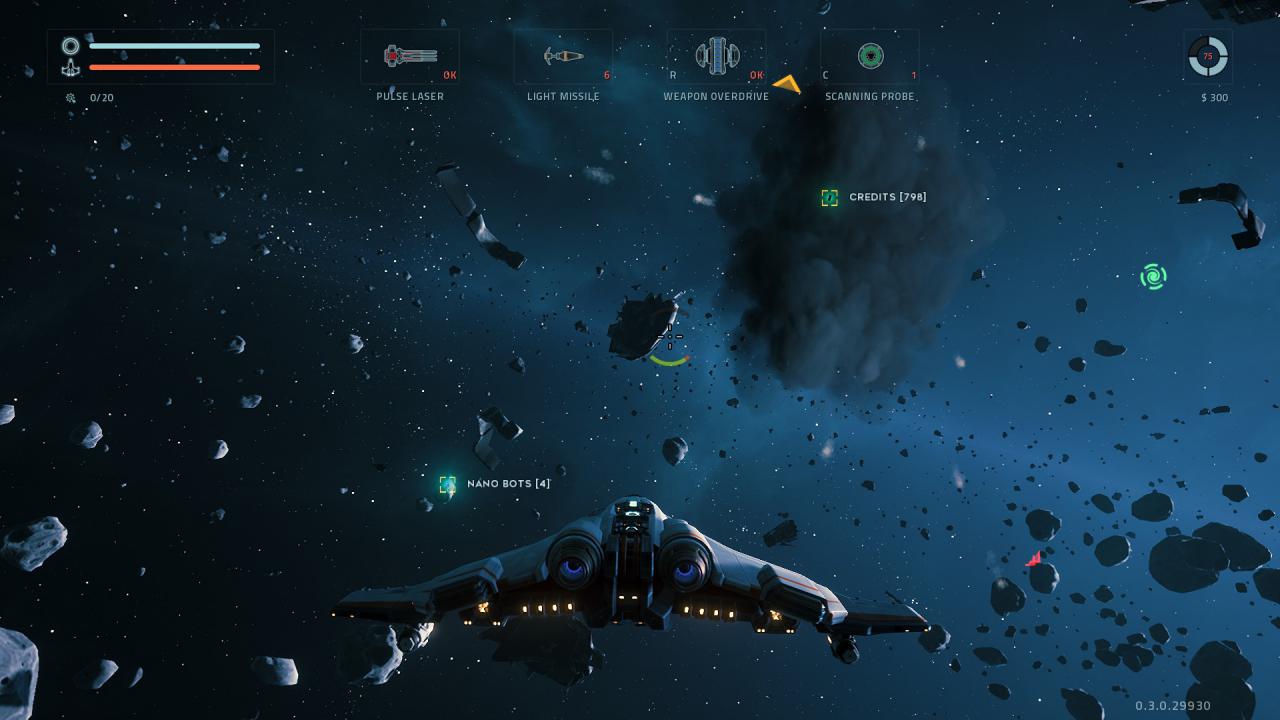Select the Pulse Laser weapon slot
Image resolution: width=1280 pixels, height=720 pixels.
[x=410, y=56]
